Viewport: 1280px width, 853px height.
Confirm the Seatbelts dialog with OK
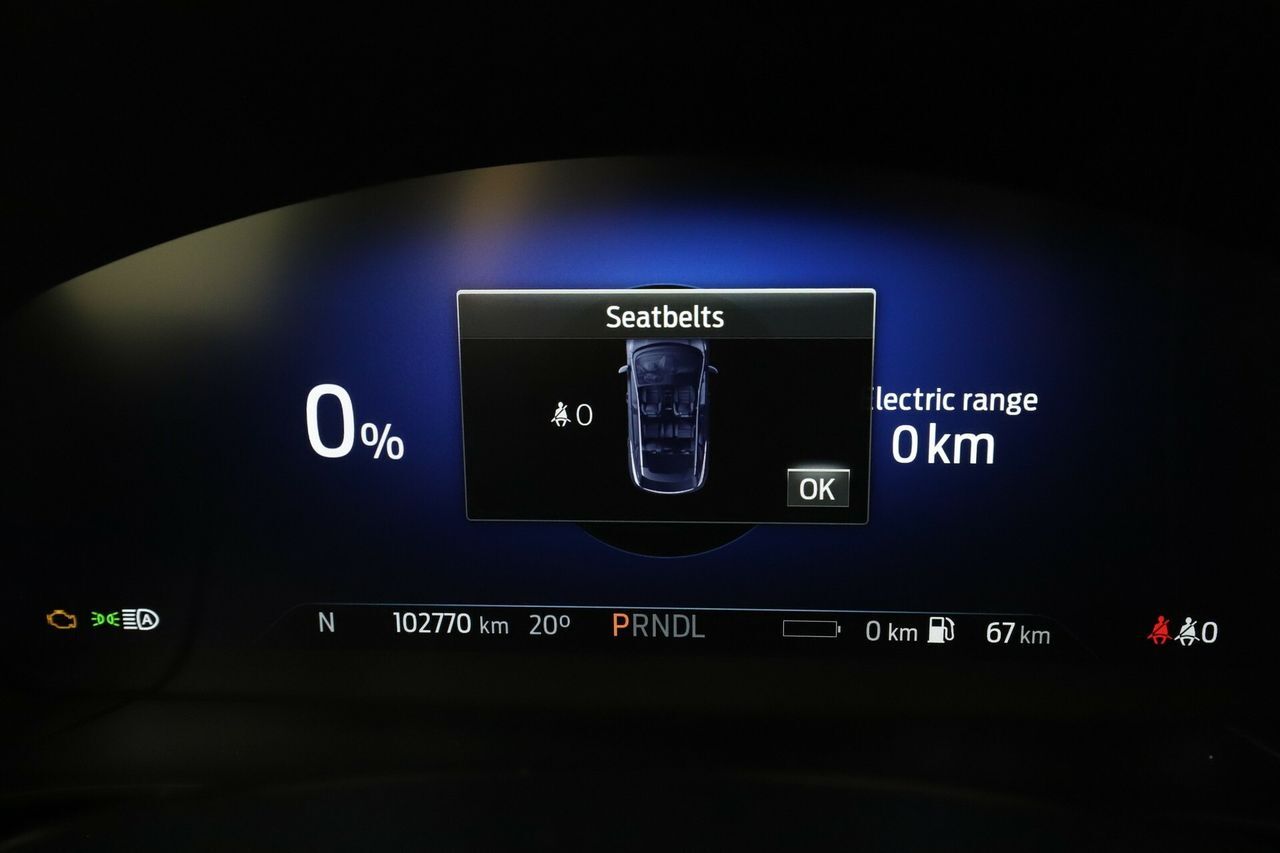click(817, 488)
